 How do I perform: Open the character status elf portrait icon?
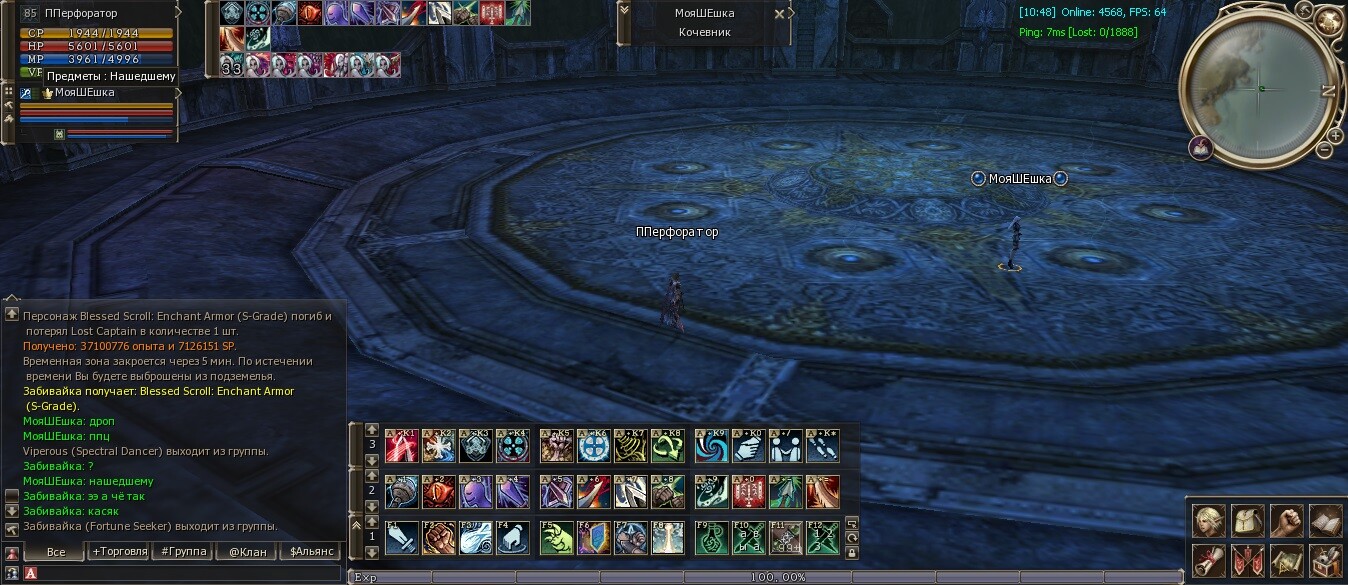(x=1208, y=521)
